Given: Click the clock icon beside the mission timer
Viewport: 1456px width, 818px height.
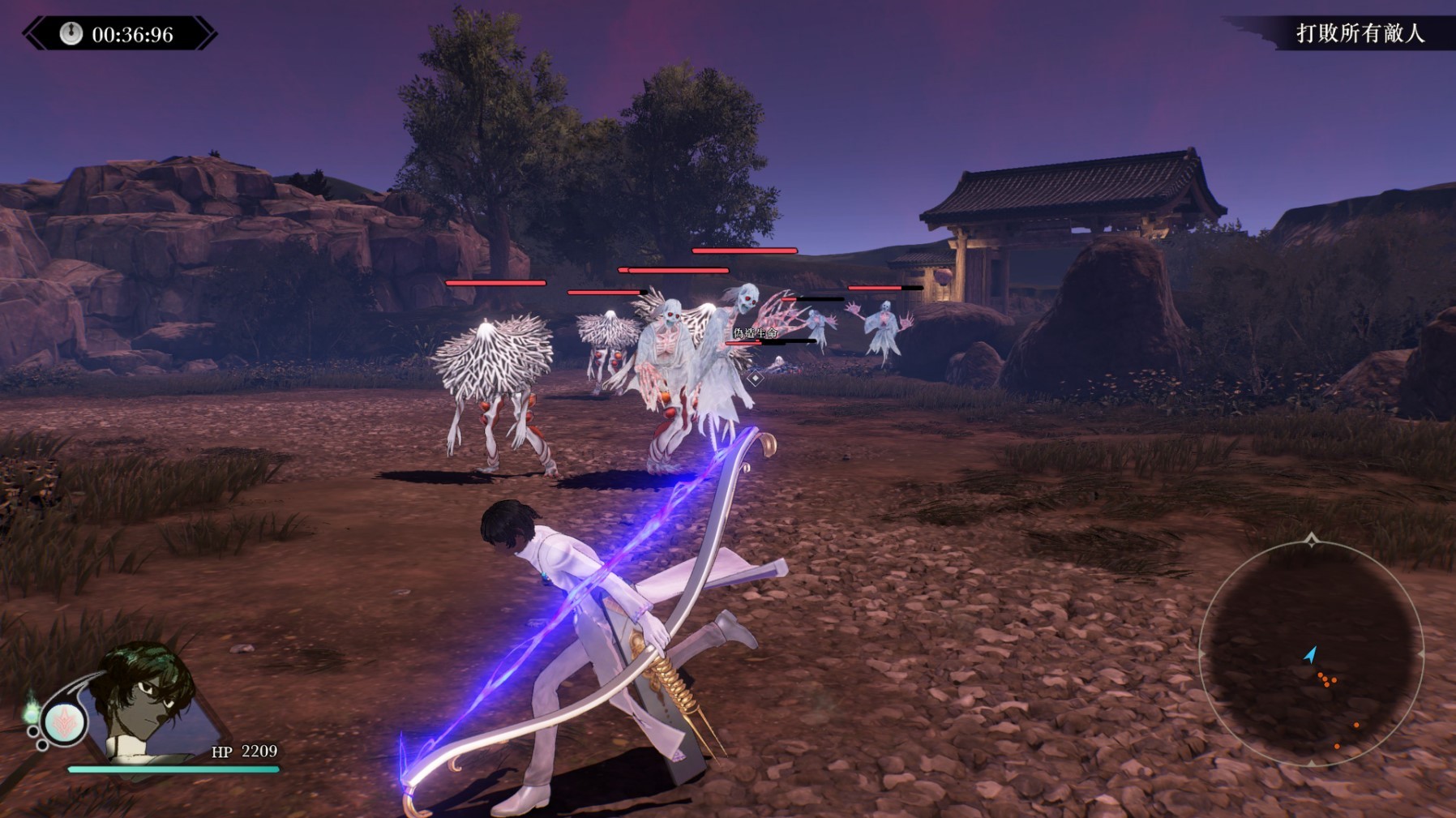Looking at the screenshot, I should [71, 33].
